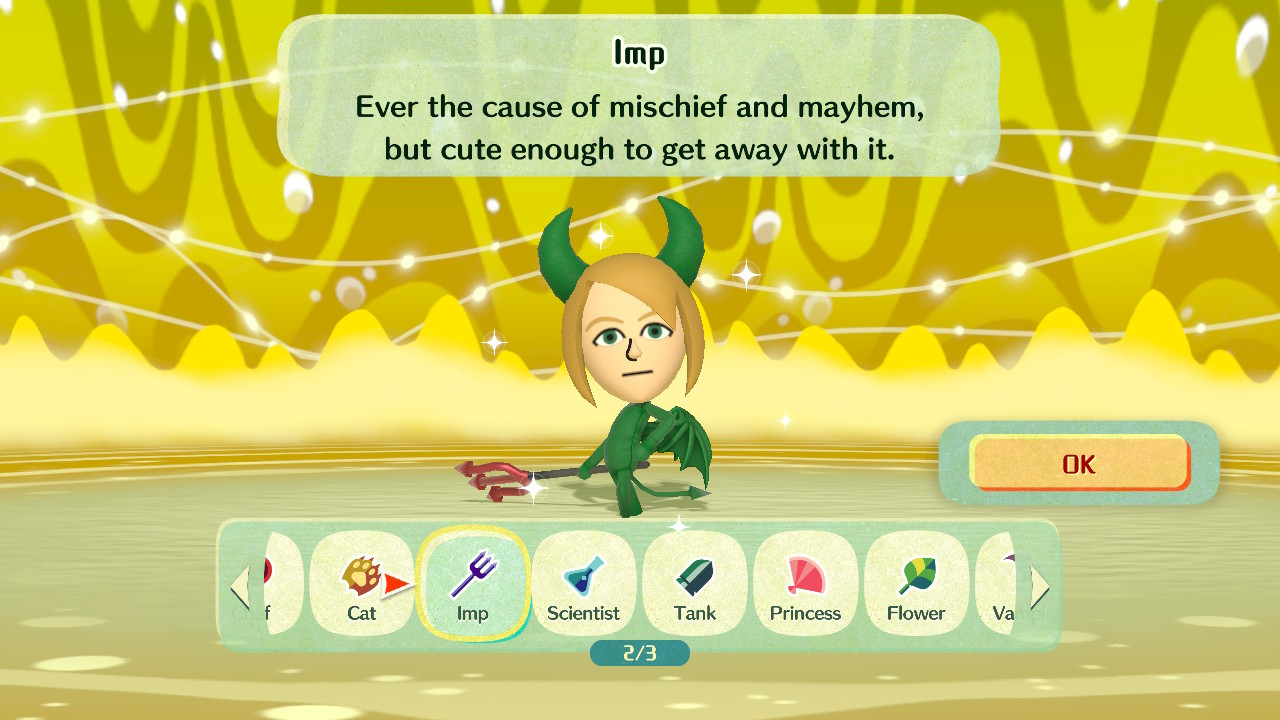Select the Imp trident icon
The image size is (1280, 720).
pyautogui.click(x=474, y=572)
